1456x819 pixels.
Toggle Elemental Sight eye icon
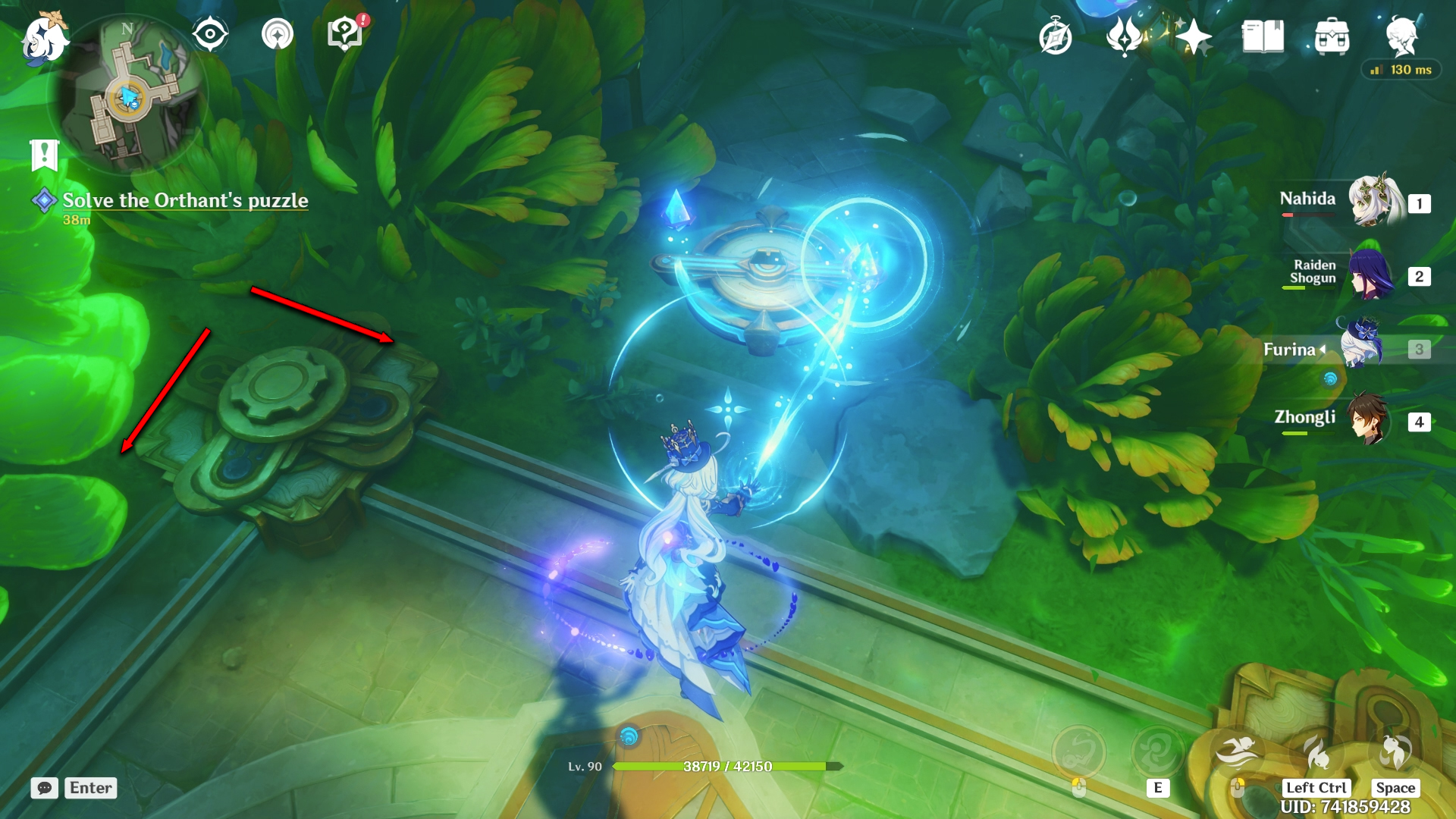(210, 35)
